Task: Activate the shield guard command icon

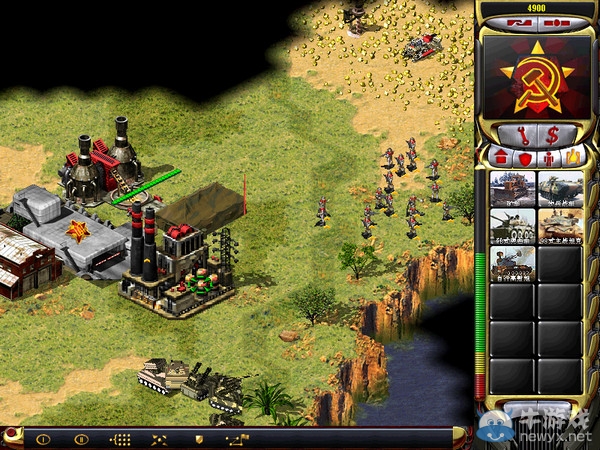Action: (x=198, y=438)
